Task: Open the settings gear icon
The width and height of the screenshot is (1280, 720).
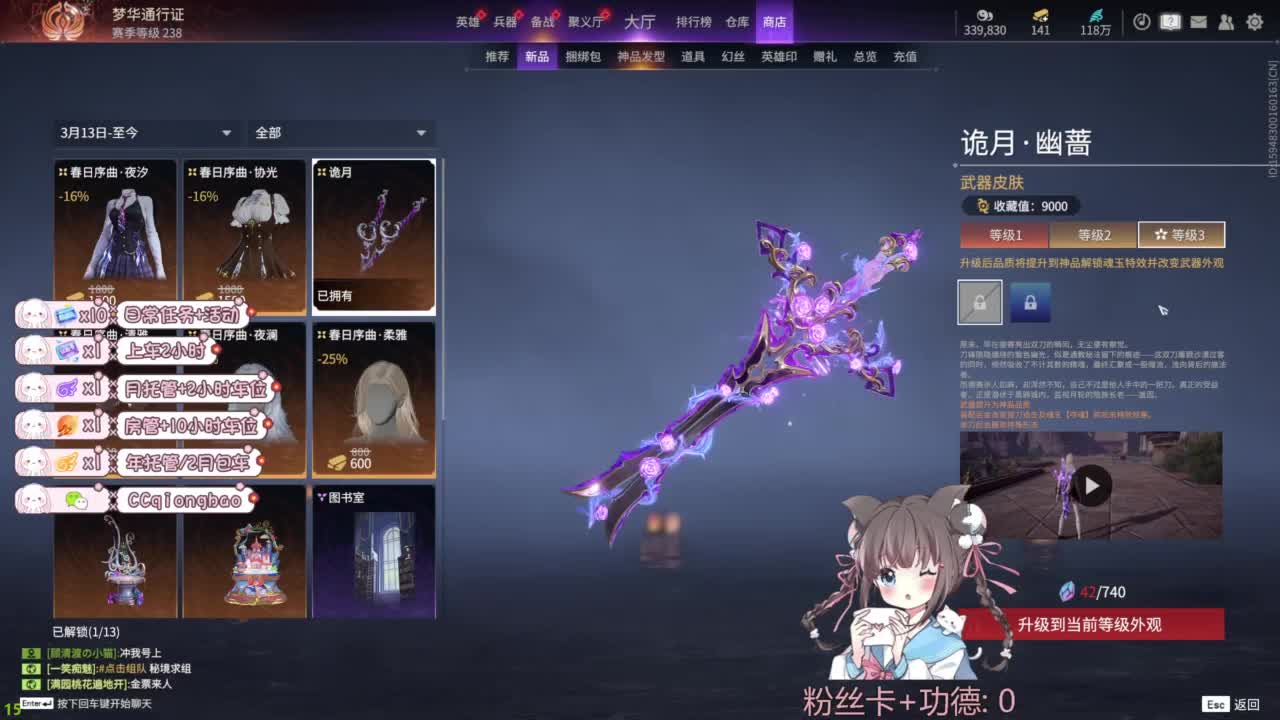Action: [1255, 22]
